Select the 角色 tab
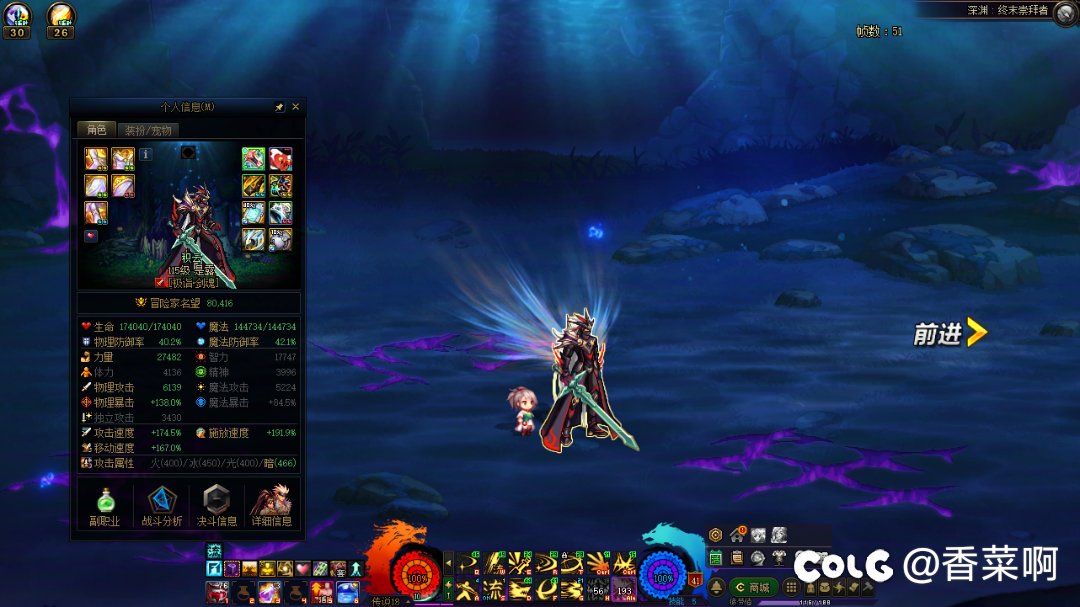 pyautogui.click(x=96, y=130)
